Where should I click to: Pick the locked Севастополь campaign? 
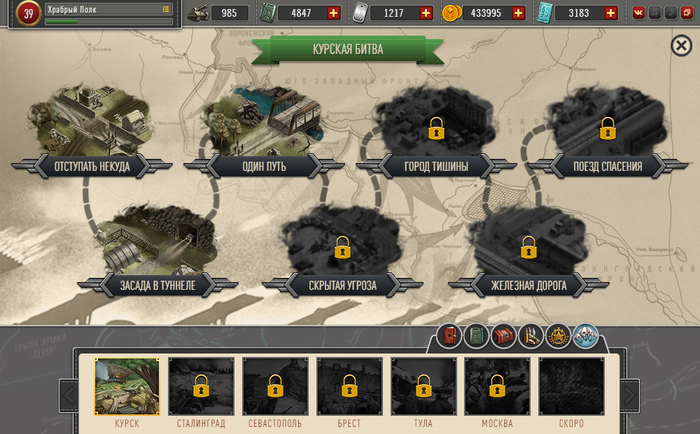(274, 386)
